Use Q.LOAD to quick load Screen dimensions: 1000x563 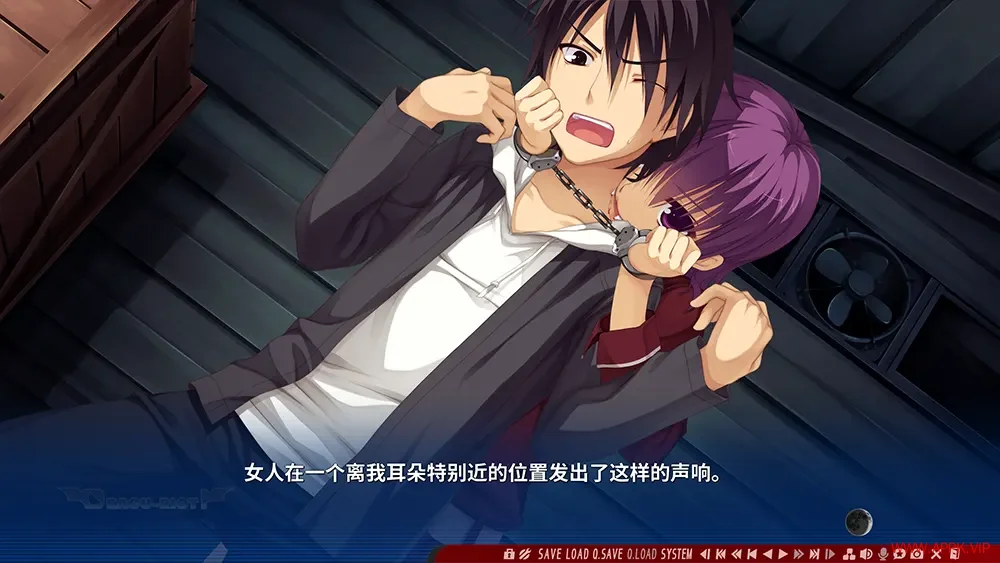pos(643,554)
